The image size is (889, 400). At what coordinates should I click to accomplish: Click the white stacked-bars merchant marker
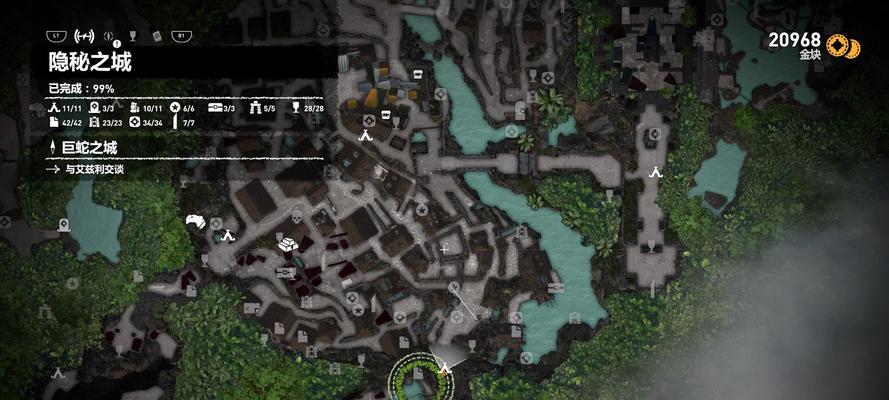(287, 243)
